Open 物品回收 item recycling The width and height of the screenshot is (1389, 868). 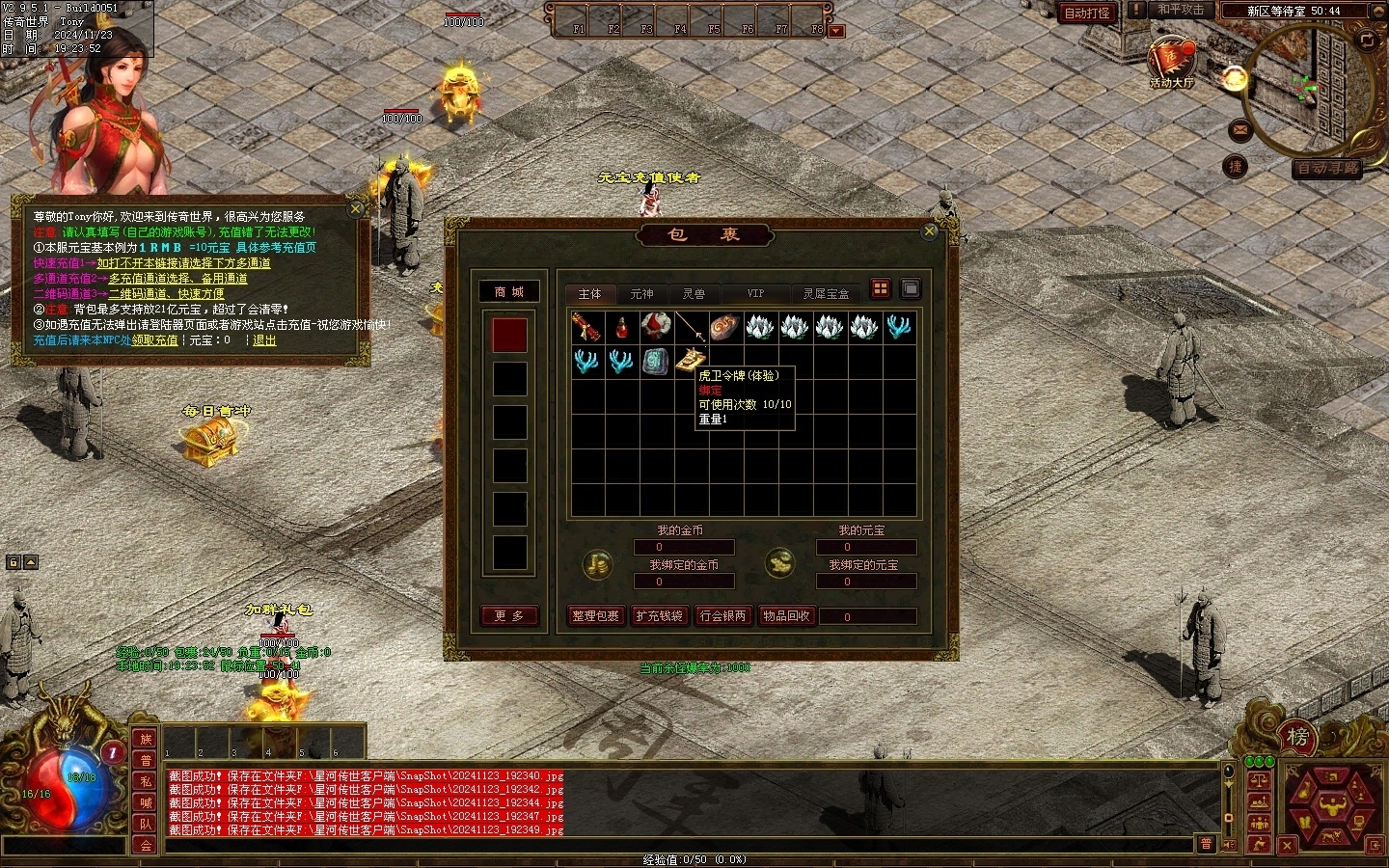coord(786,615)
